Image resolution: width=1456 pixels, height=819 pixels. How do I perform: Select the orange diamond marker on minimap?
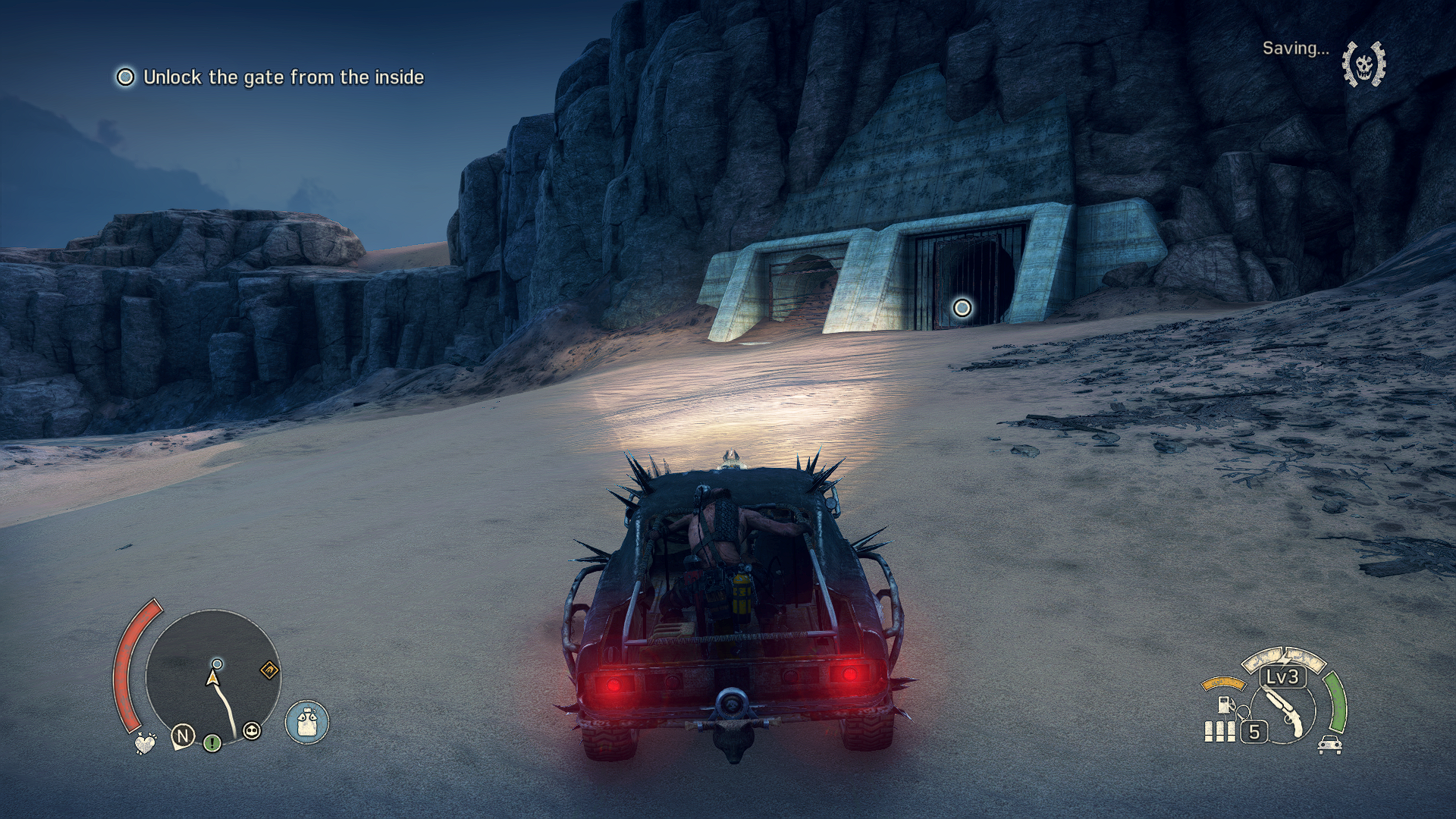point(269,670)
